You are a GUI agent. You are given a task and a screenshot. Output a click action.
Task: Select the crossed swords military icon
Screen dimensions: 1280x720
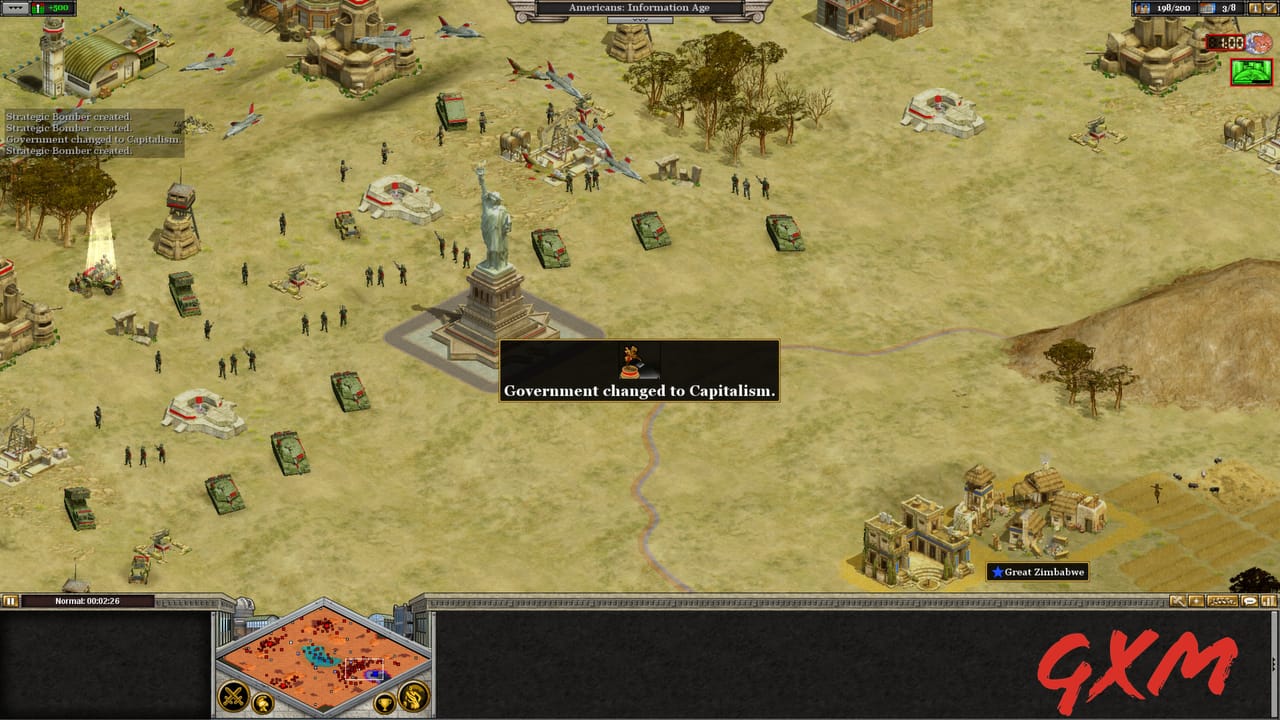pos(232,694)
